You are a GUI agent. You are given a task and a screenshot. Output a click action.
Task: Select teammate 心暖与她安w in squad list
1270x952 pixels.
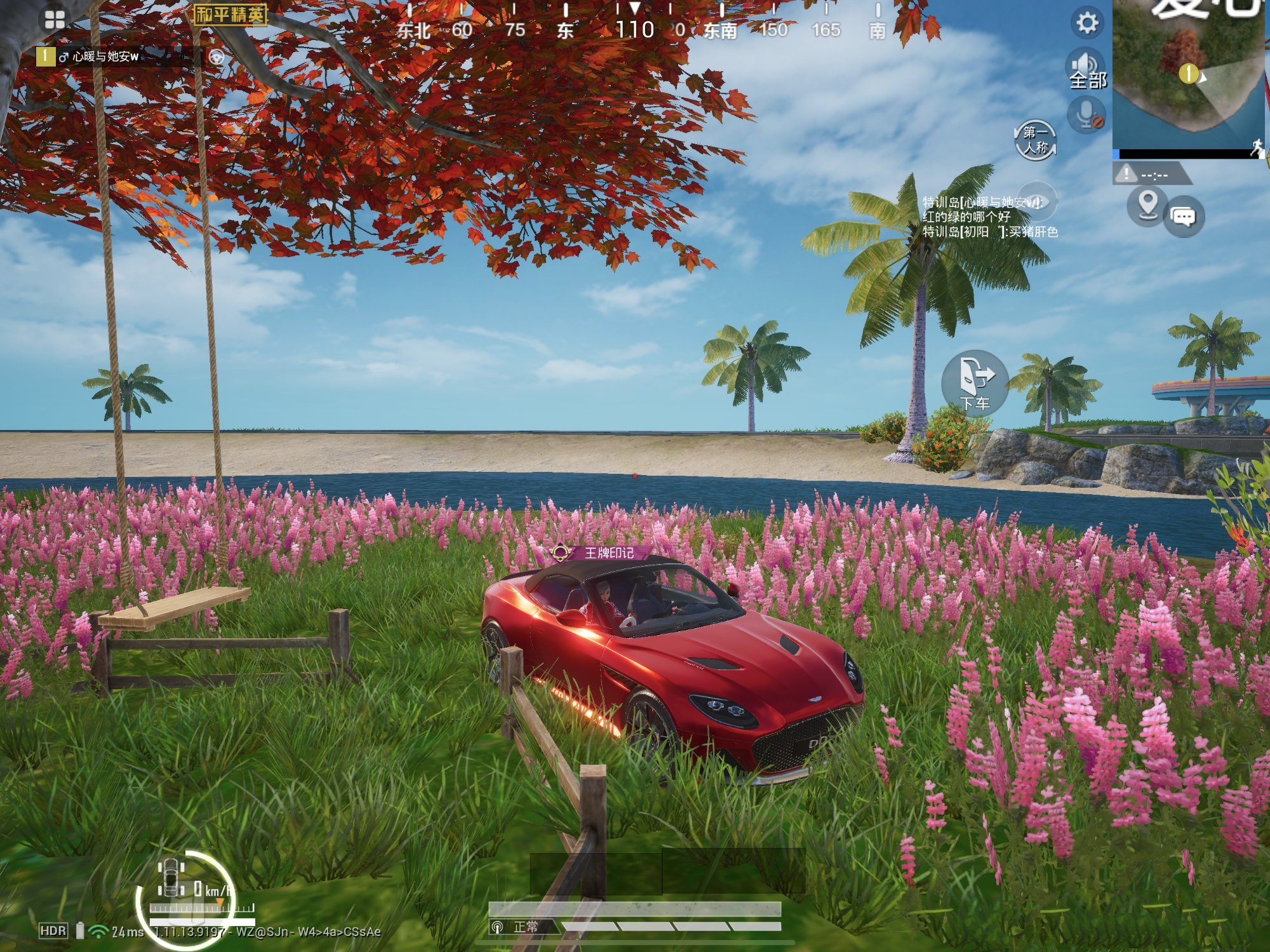105,57
